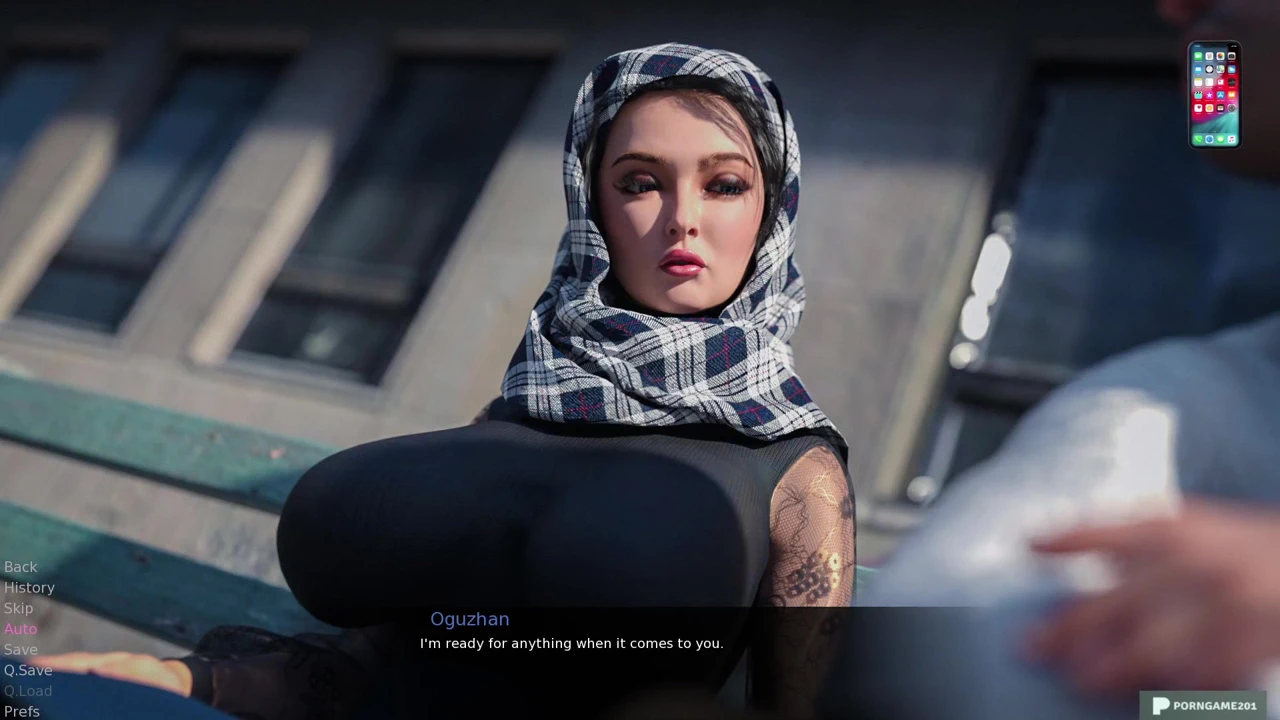The width and height of the screenshot is (1280, 720).
Task: Go back one dialogue line
Action: click(x=20, y=567)
